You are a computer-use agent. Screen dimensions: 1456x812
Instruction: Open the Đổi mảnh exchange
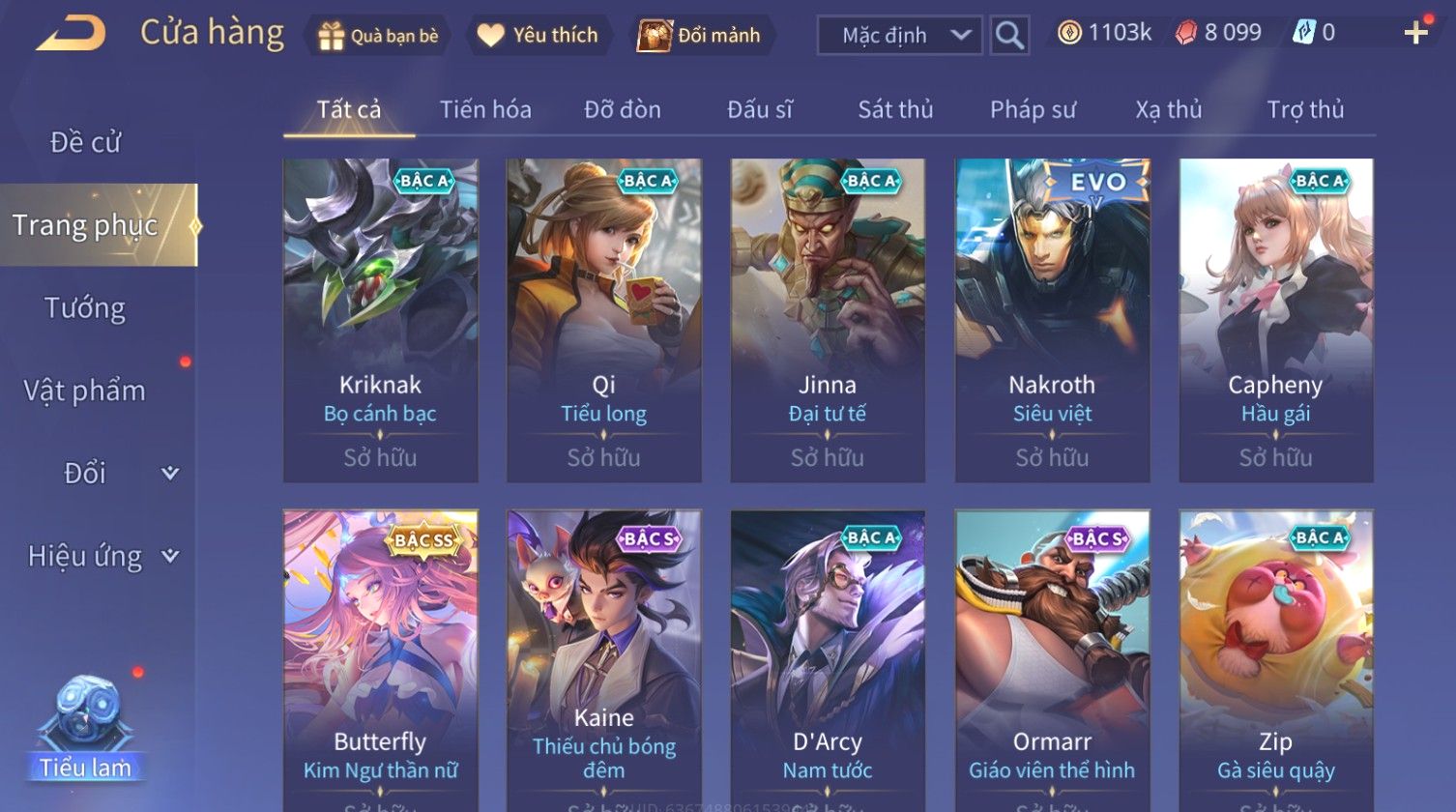[700, 36]
